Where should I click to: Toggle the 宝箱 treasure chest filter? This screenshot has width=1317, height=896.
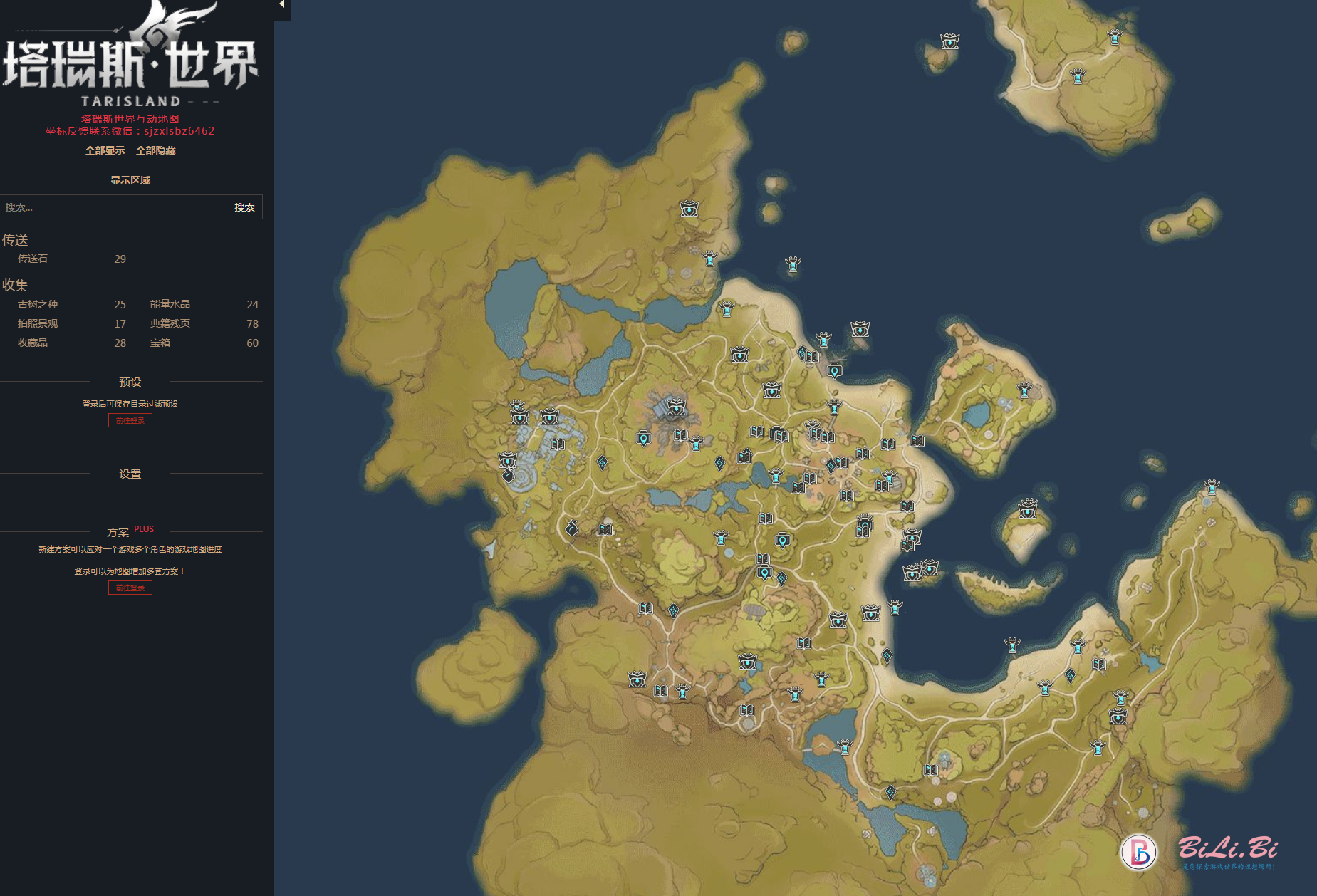point(160,343)
